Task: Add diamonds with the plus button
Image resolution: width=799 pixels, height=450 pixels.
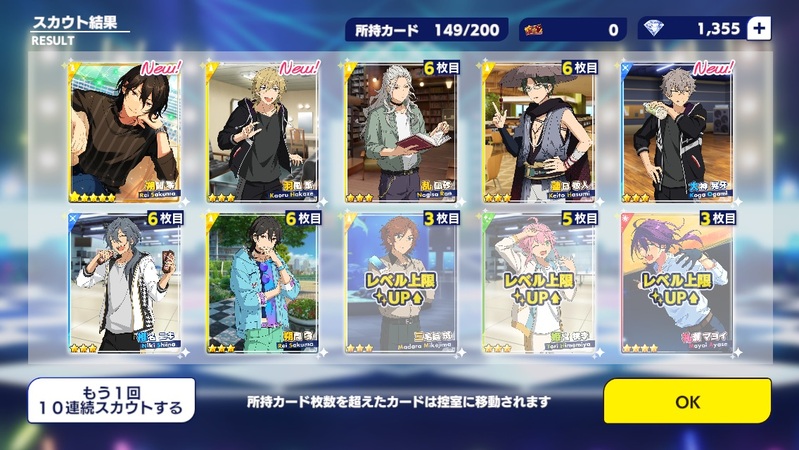Action: tap(759, 29)
